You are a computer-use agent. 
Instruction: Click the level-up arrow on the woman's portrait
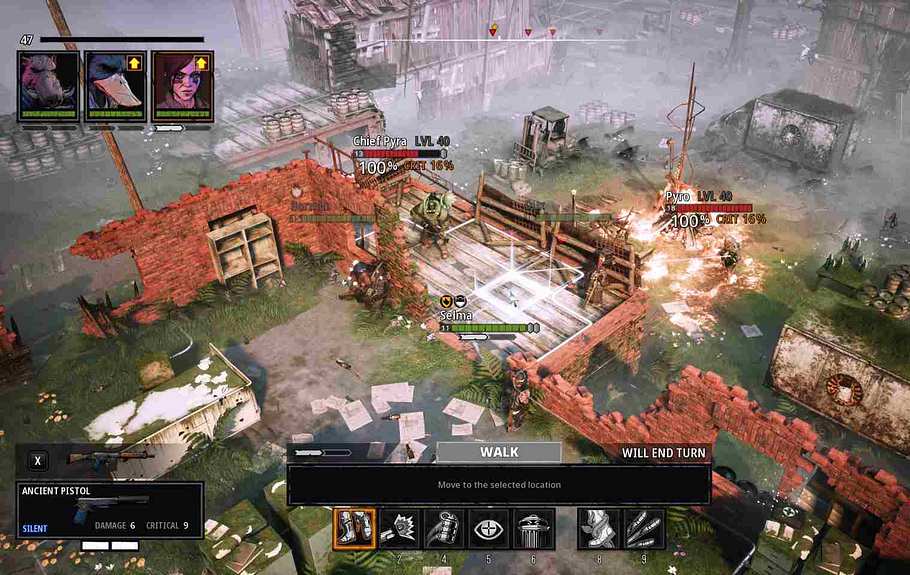point(201,63)
